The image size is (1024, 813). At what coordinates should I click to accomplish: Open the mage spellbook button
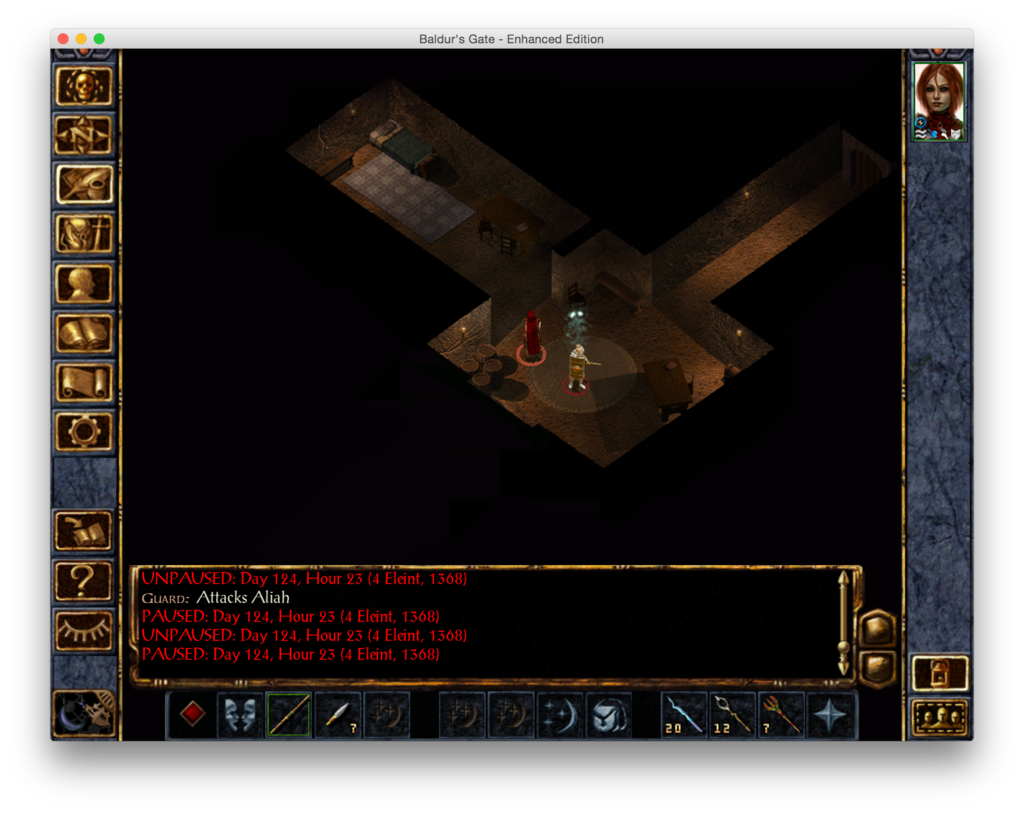point(84,333)
